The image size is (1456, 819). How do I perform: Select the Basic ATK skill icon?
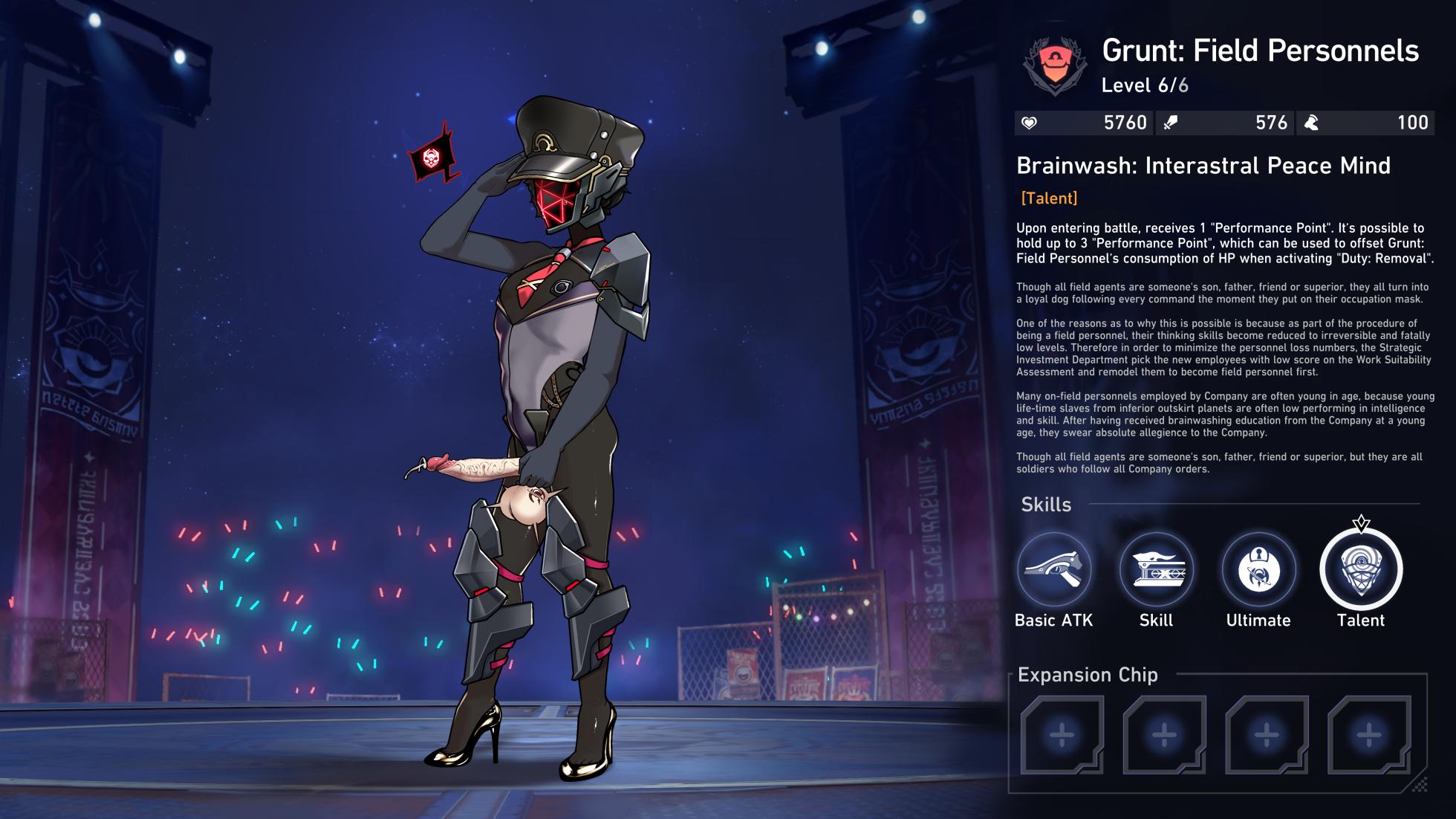pyautogui.click(x=1053, y=570)
